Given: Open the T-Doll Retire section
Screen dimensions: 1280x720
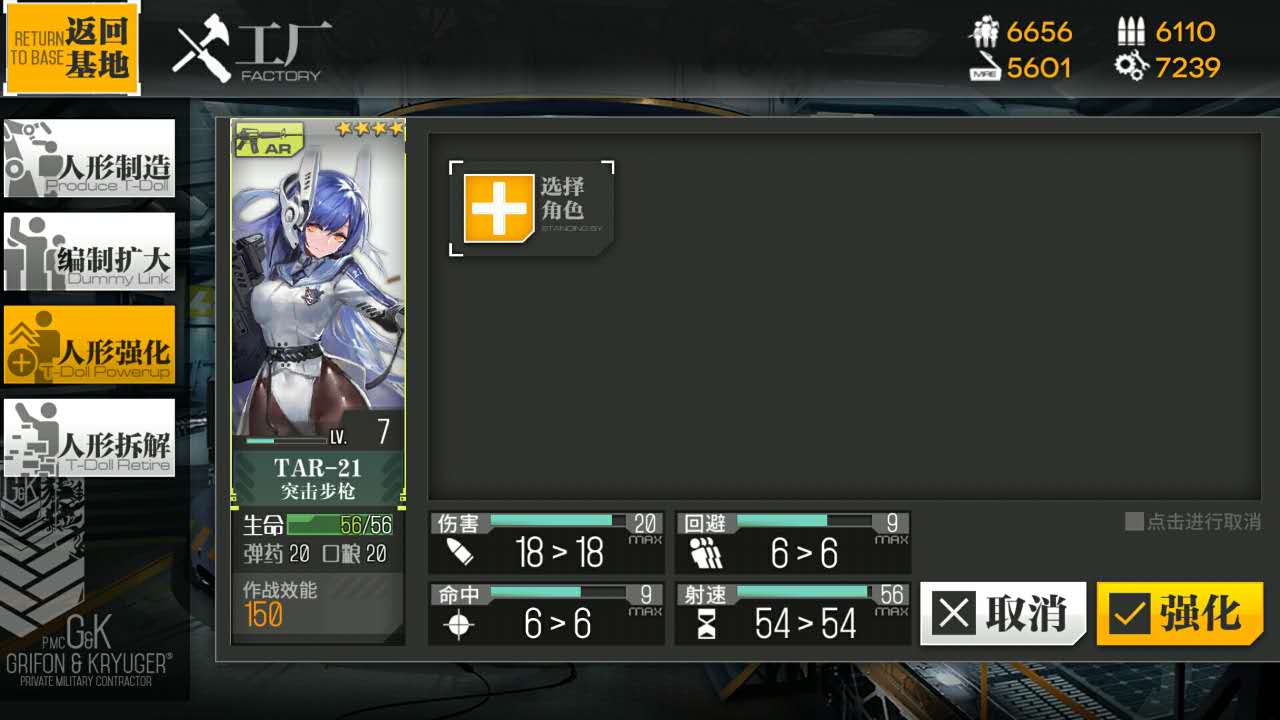Looking at the screenshot, I should (x=89, y=438).
